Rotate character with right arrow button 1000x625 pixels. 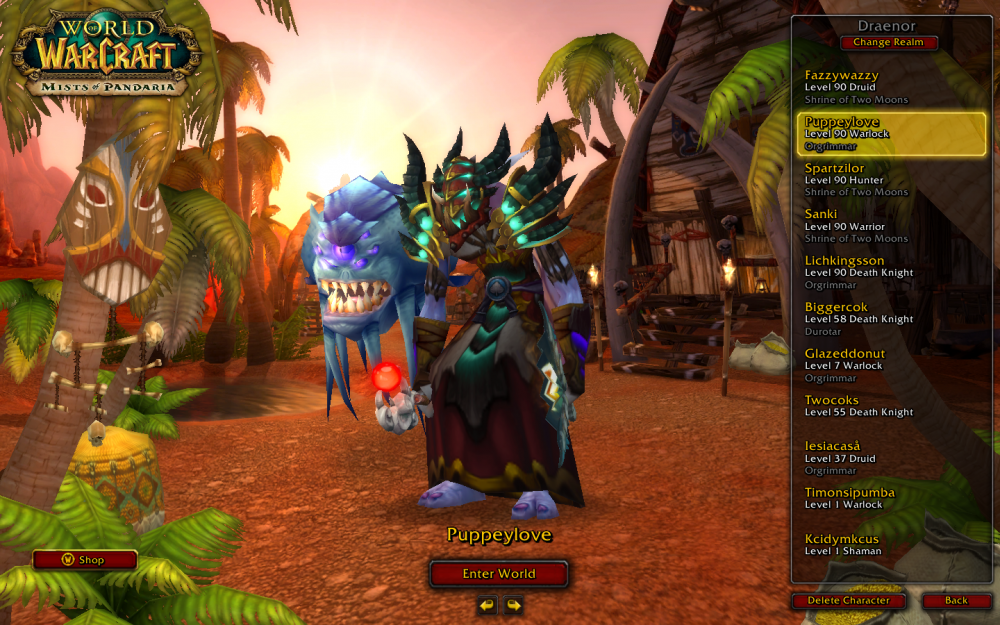coord(513,605)
